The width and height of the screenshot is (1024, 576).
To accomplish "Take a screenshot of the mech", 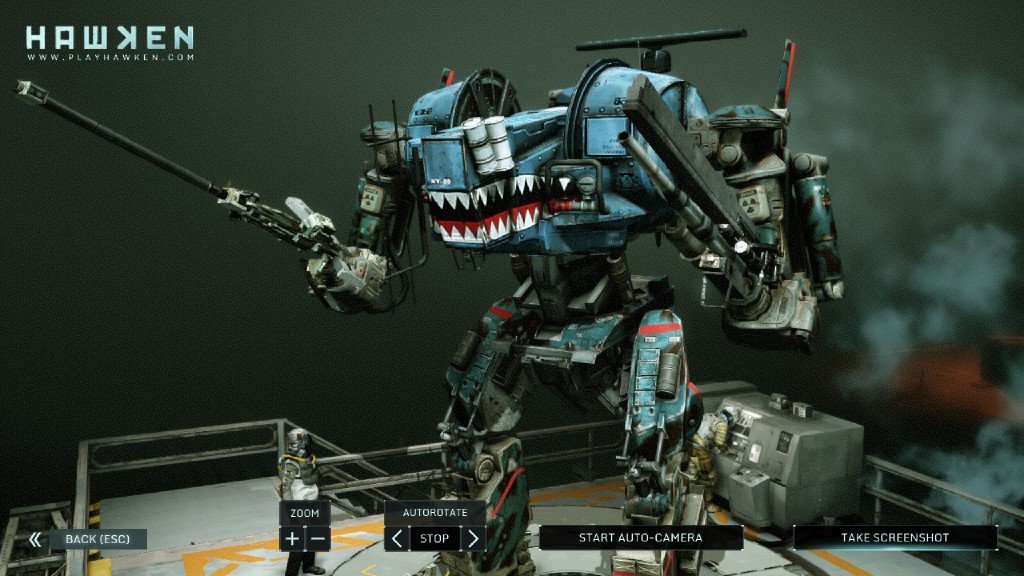I will (894, 538).
